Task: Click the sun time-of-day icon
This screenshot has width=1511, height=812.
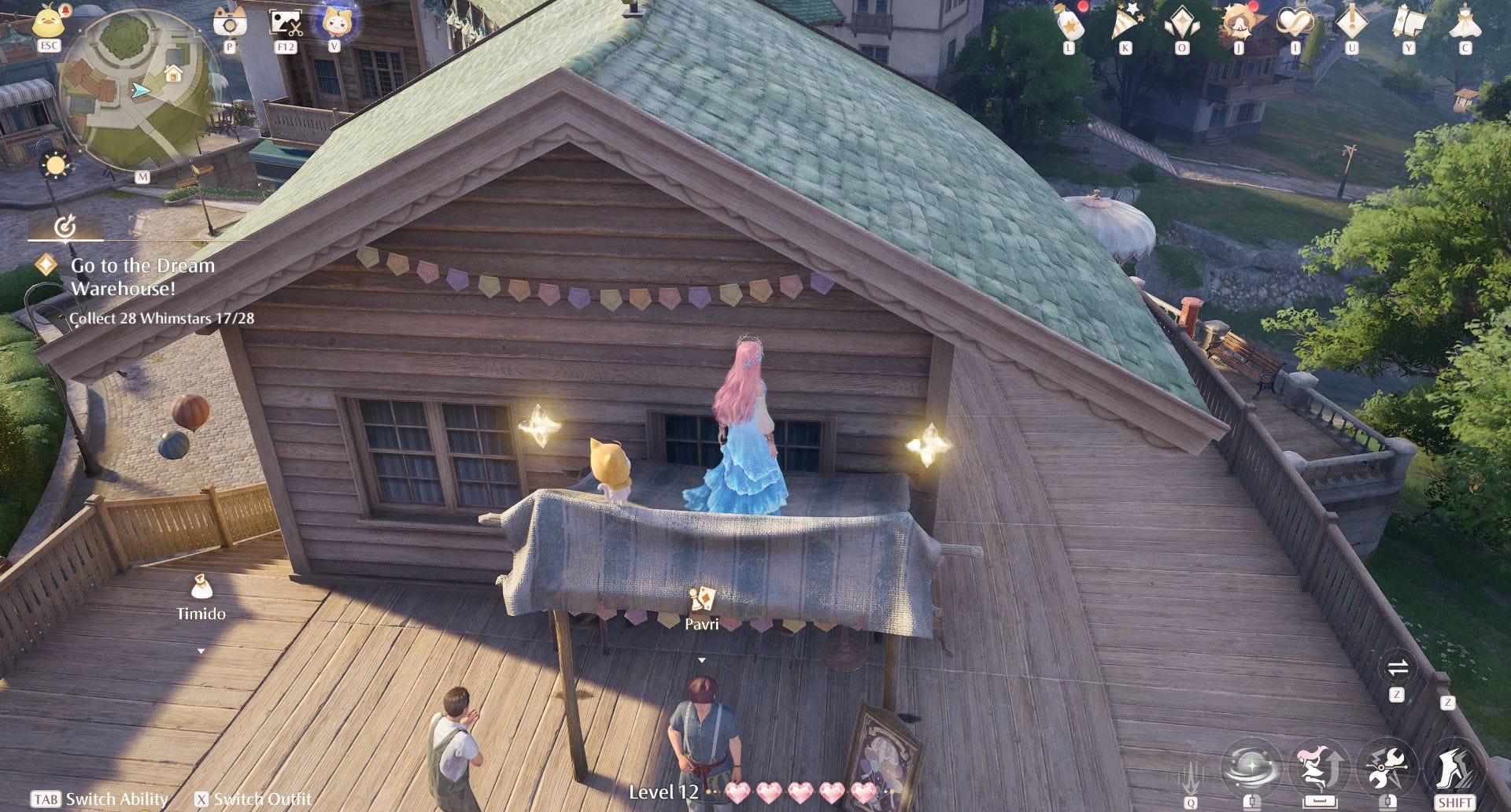Action: [x=56, y=165]
